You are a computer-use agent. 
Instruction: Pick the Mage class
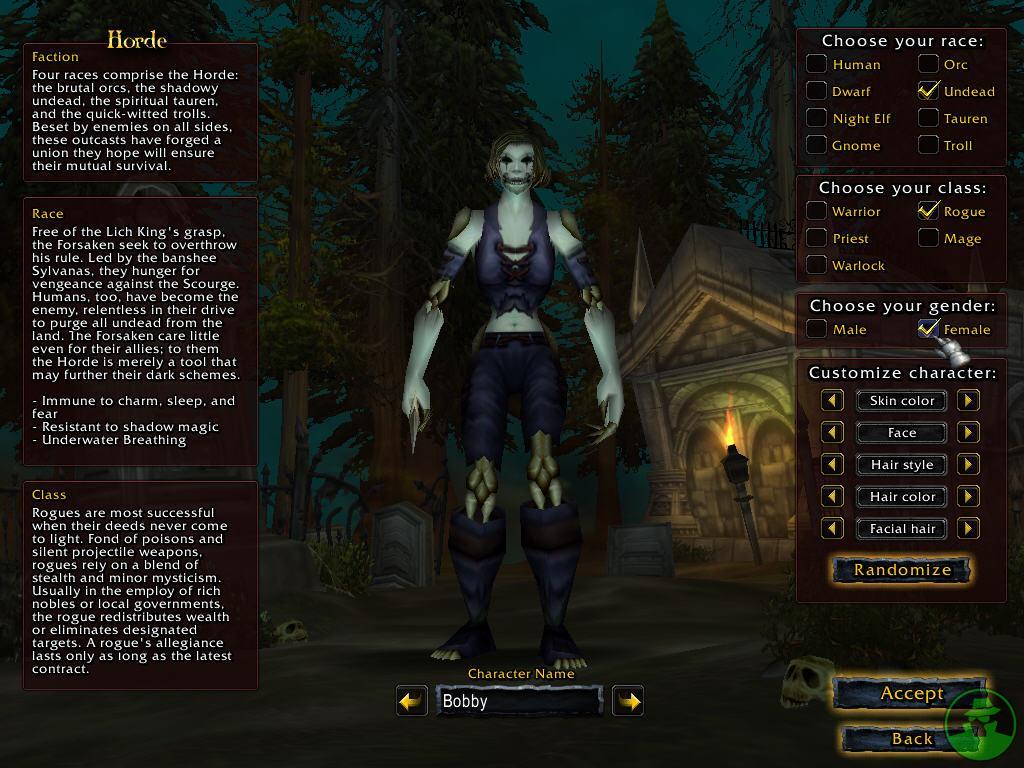coord(929,238)
